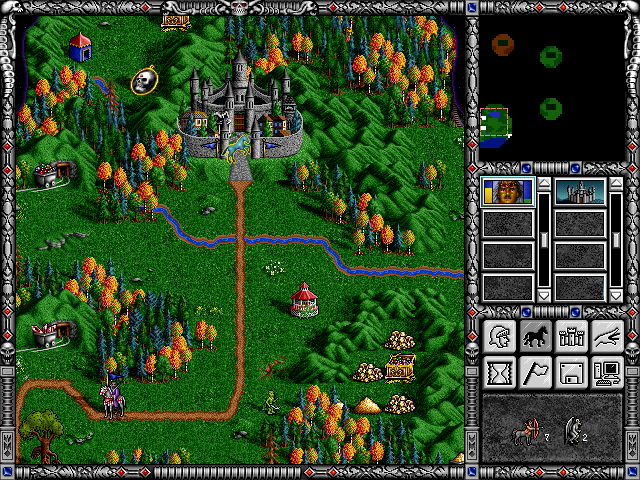This screenshot has height=480, width=640.
Task: Open system options with the computer button
Action: point(606,373)
